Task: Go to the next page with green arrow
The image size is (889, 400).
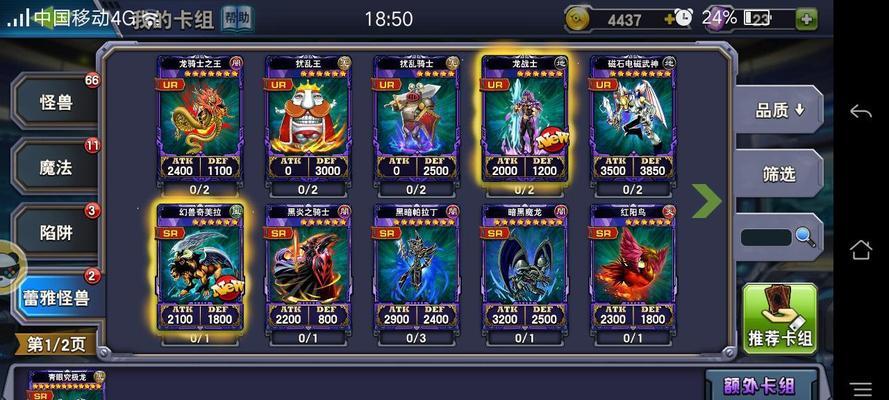Action: click(706, 200)
